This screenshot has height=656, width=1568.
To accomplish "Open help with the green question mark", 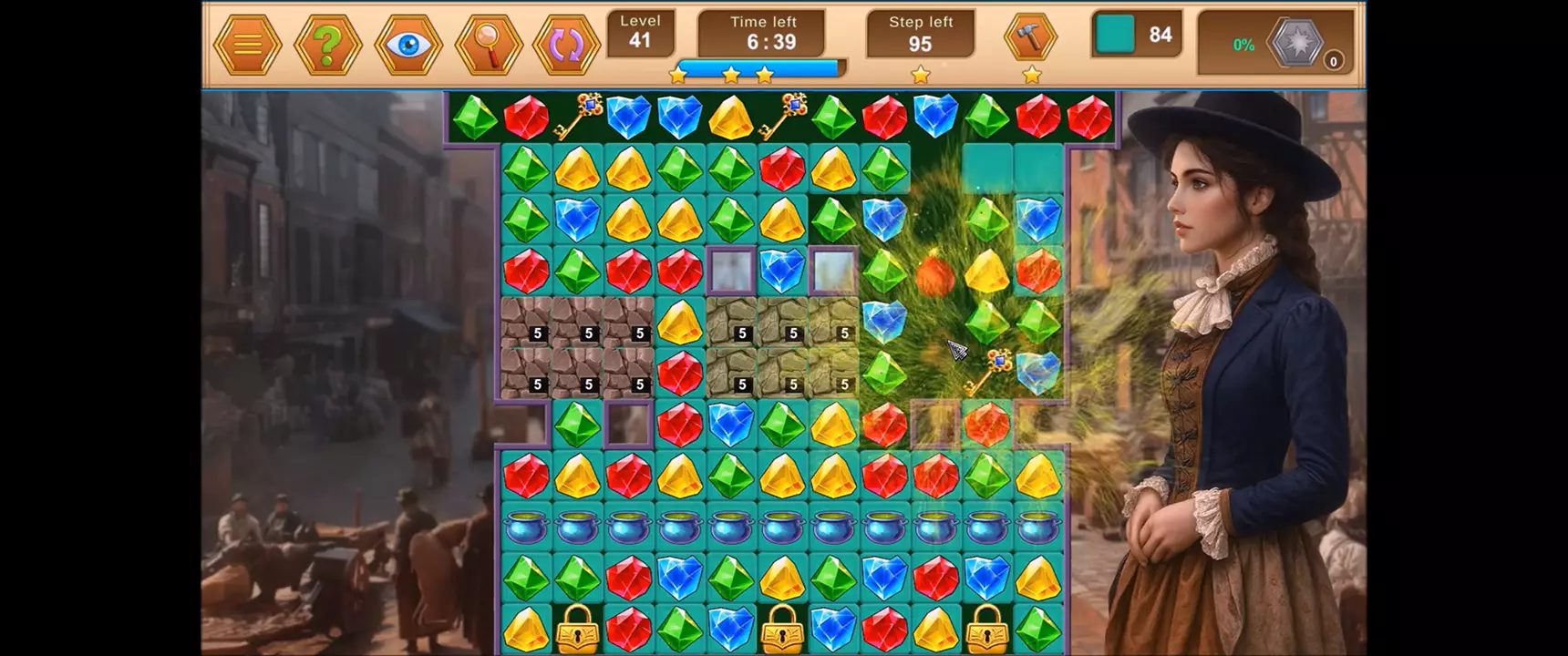I will click(327, 45).
